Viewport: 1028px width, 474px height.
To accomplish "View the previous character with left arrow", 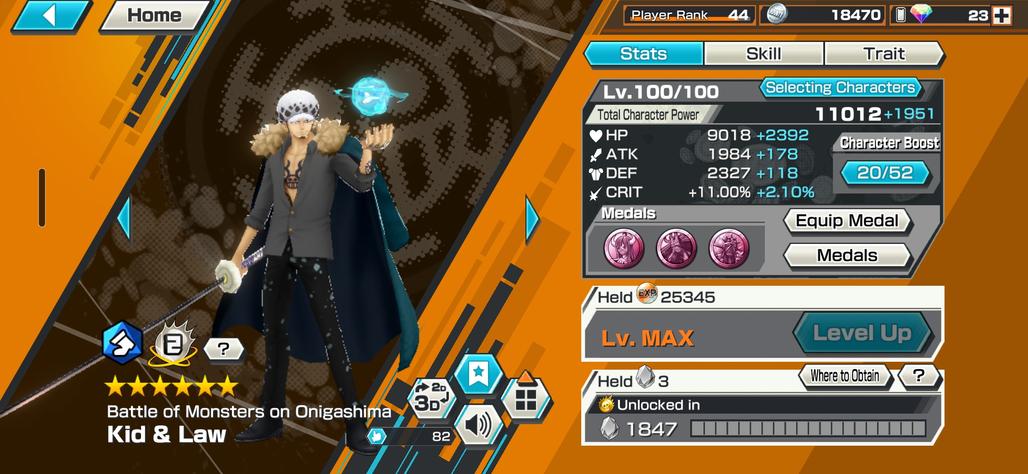I will pyautogui.click(x=124, y=218).
